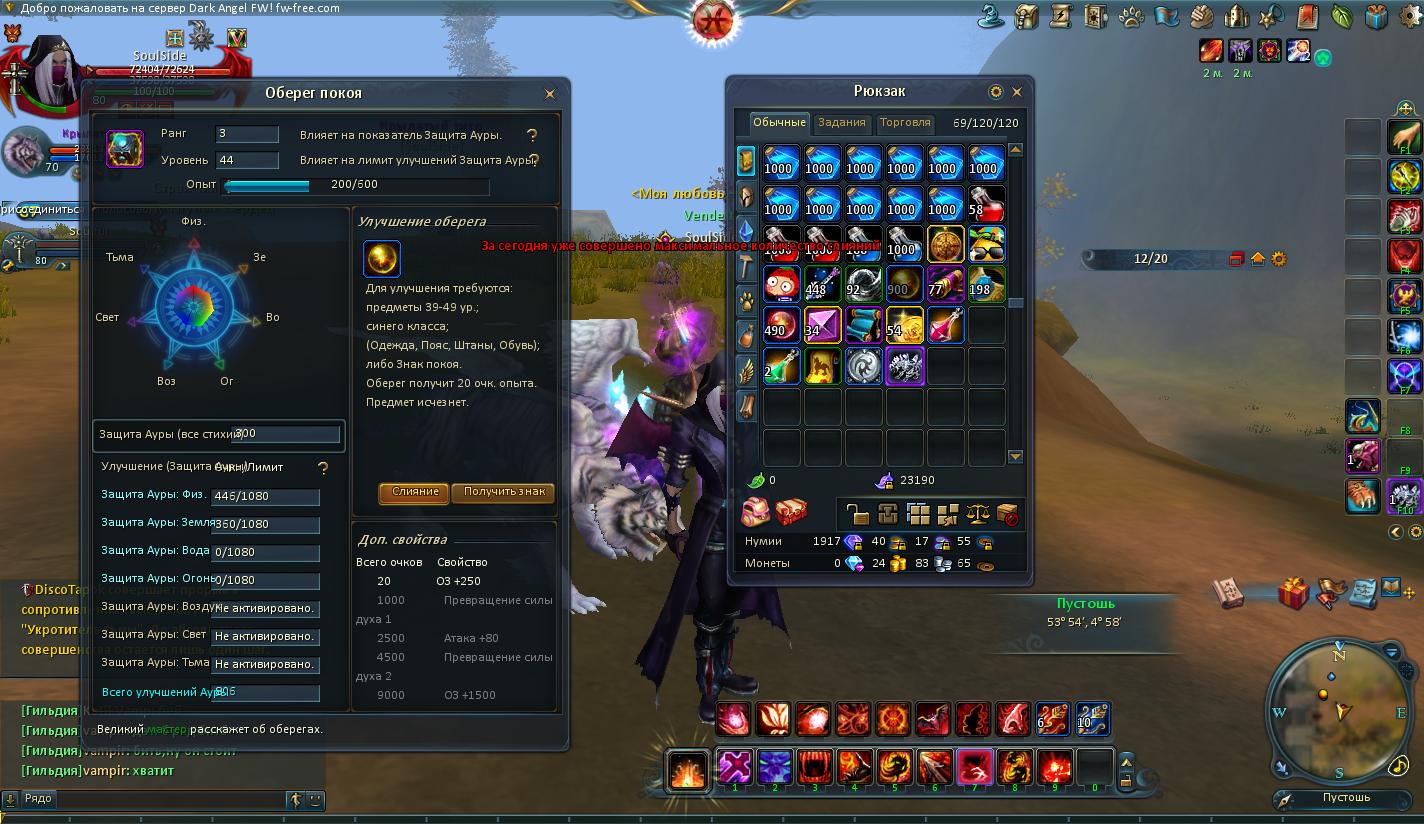Screen dimensions: 1424x824
Task: Open the gift box menu icon
Action: click(1376, 17)
